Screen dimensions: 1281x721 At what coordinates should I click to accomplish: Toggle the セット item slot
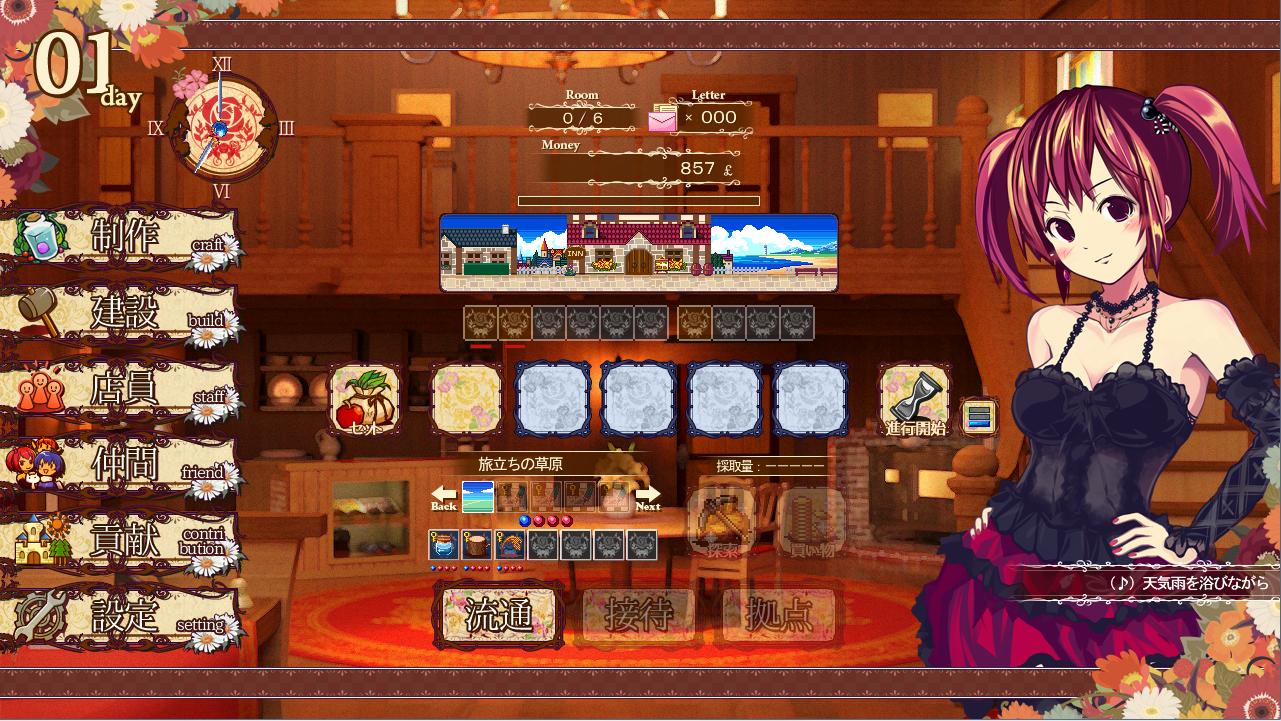pyautogui.click(x=364, y=398)
